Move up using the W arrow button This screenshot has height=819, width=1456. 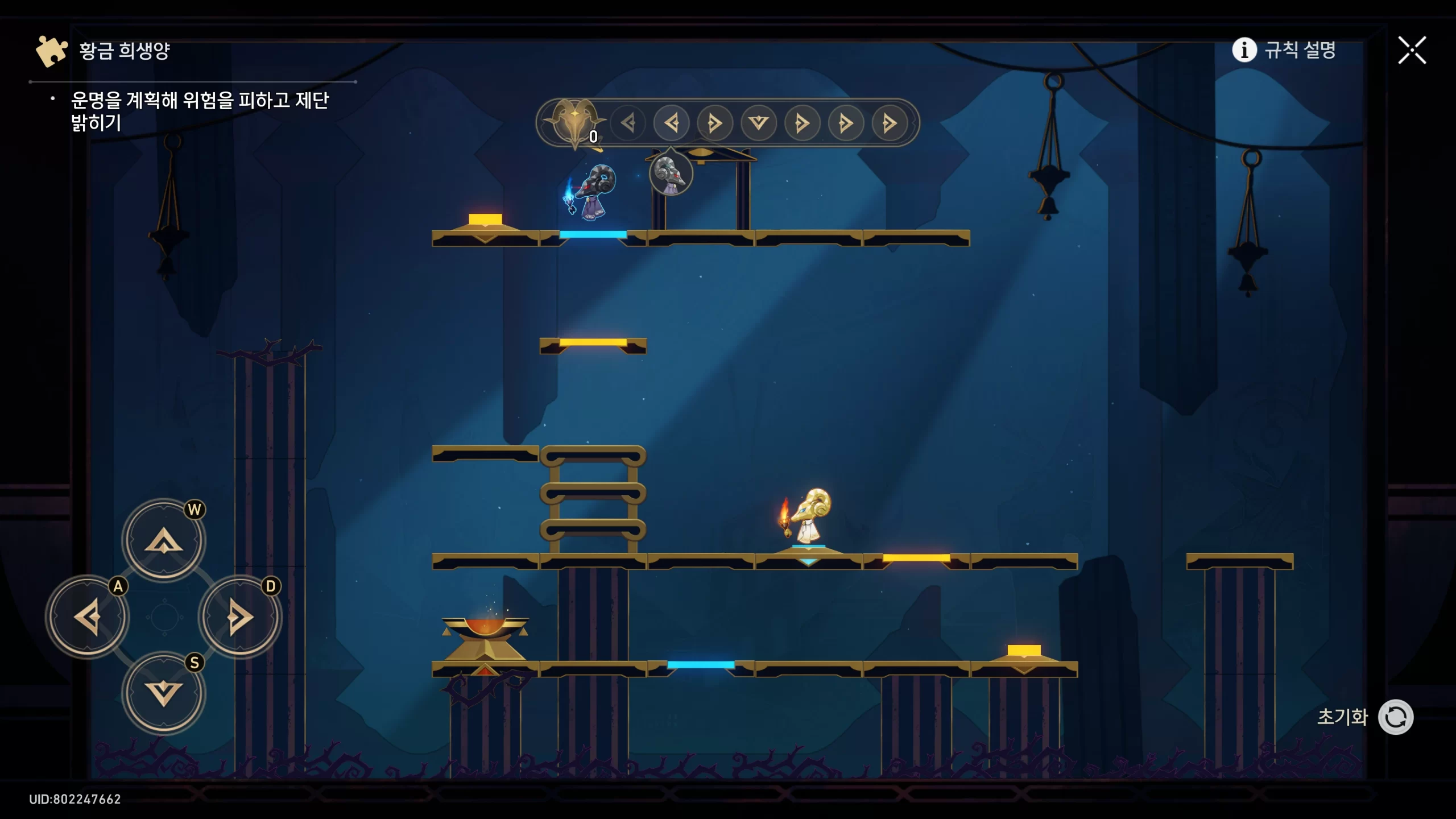[x=164, y=540]
